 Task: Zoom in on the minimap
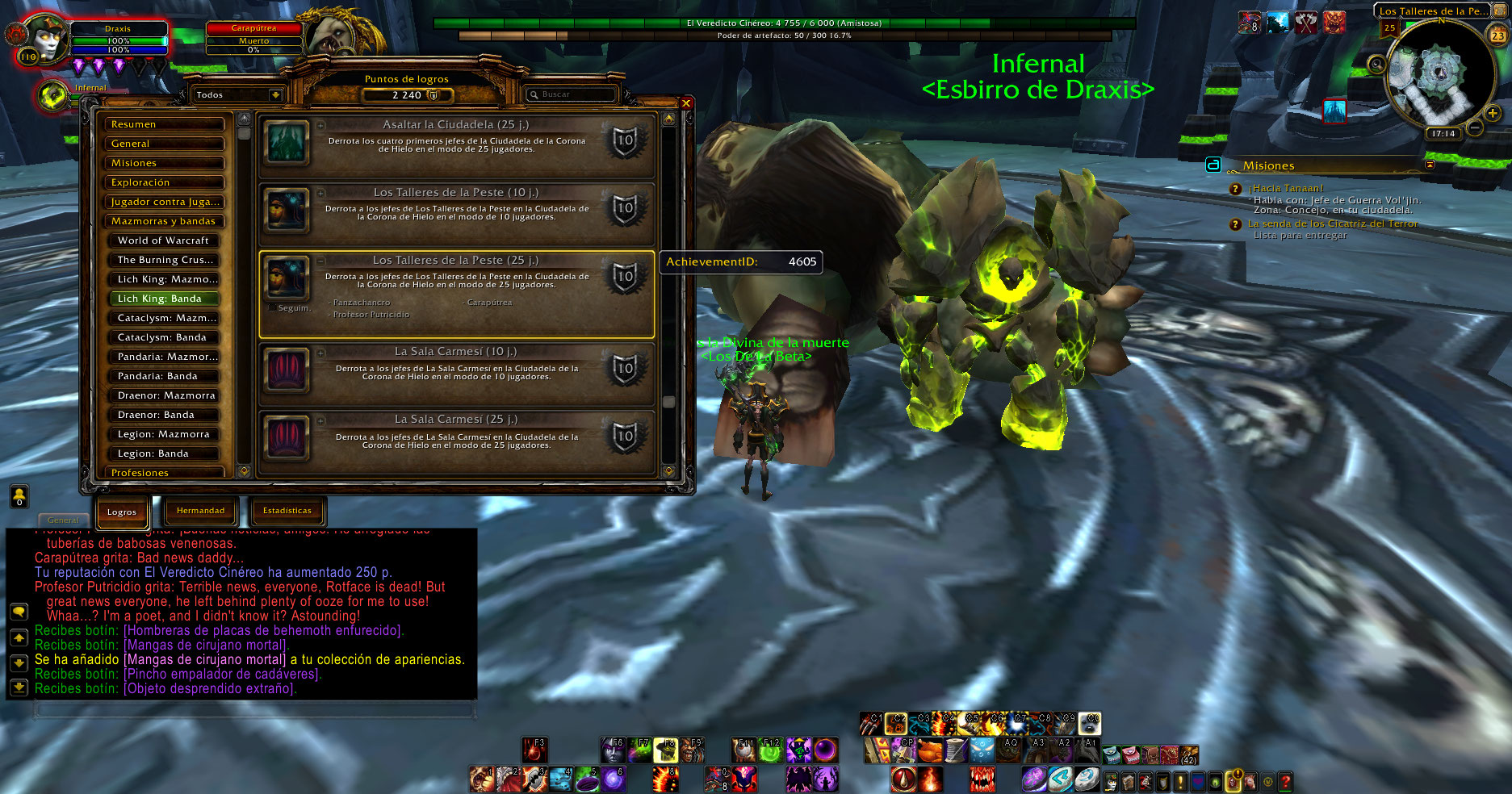(x=1493, y=114)
